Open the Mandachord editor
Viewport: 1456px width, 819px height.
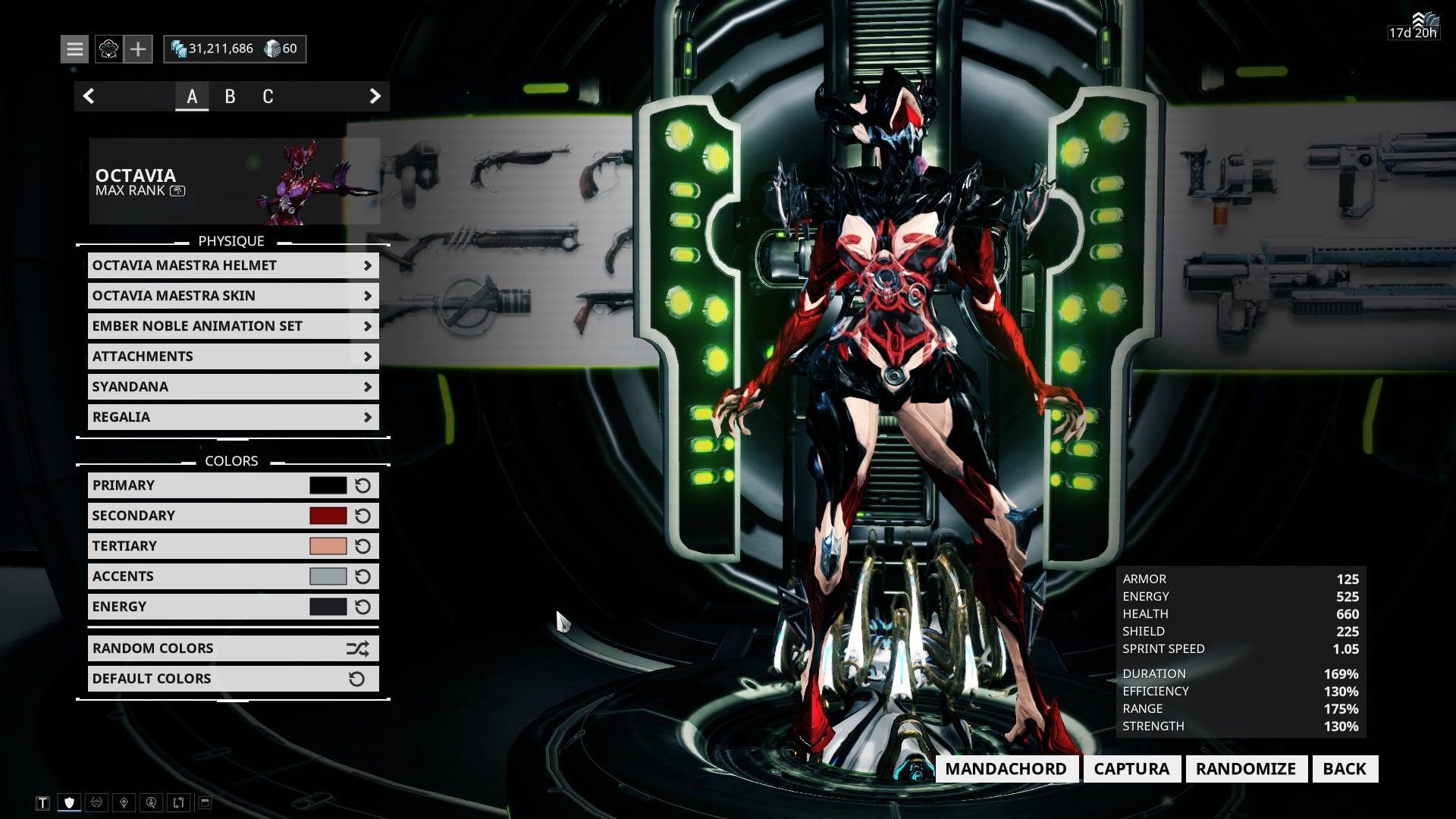click(1006, 769)
